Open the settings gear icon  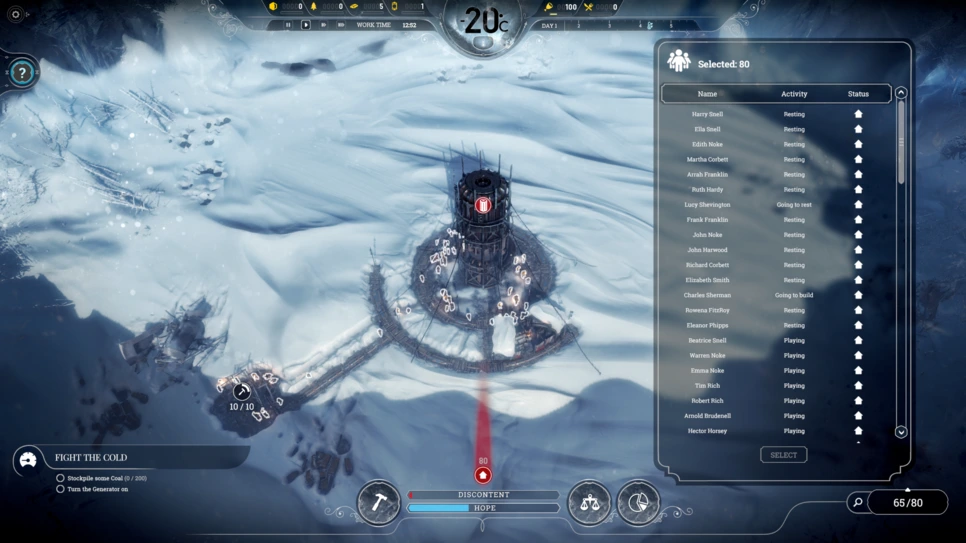[x=15, y=15]
